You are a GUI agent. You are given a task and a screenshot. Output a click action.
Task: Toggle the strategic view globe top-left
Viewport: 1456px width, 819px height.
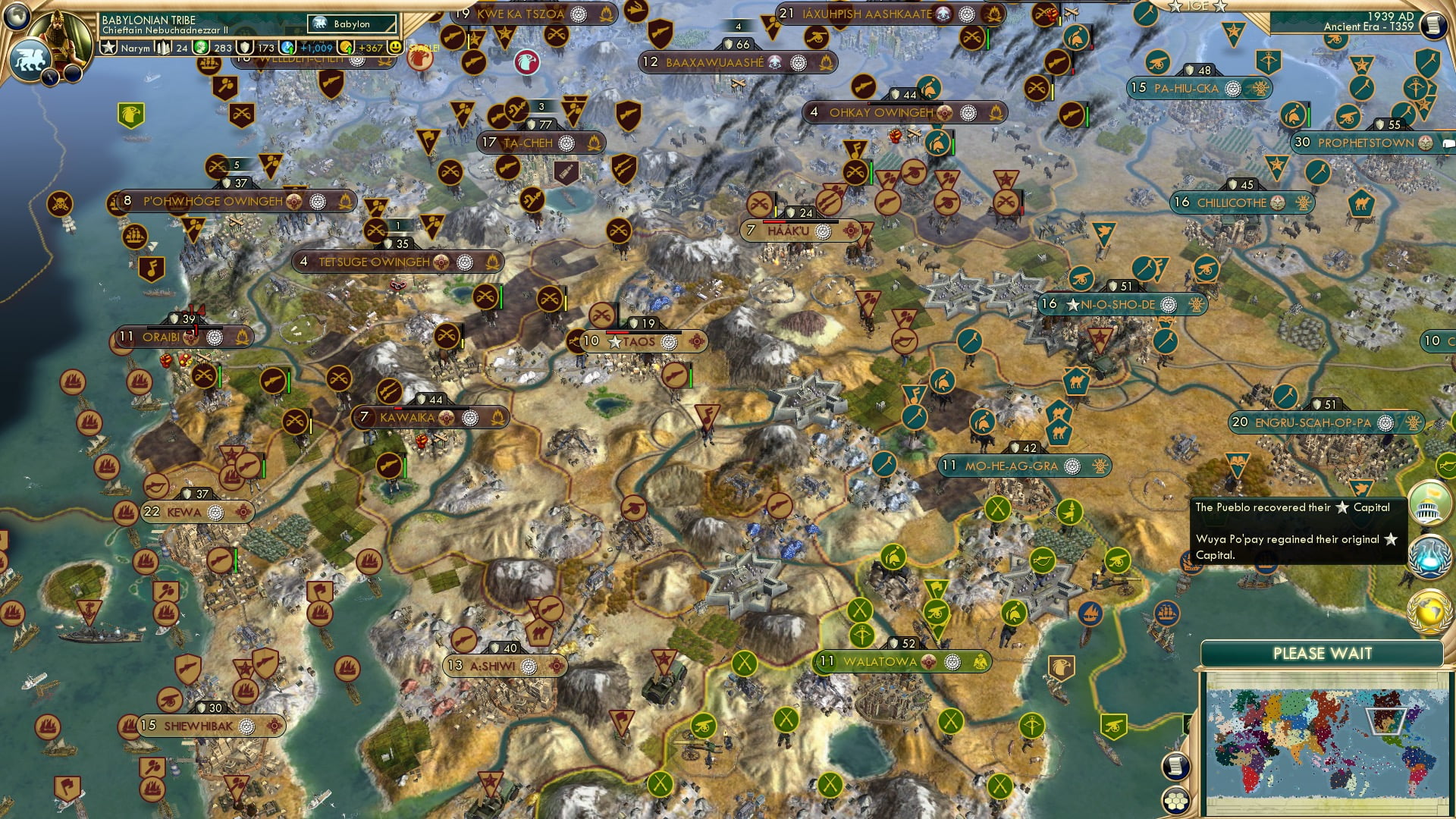(x=15, y=17)
